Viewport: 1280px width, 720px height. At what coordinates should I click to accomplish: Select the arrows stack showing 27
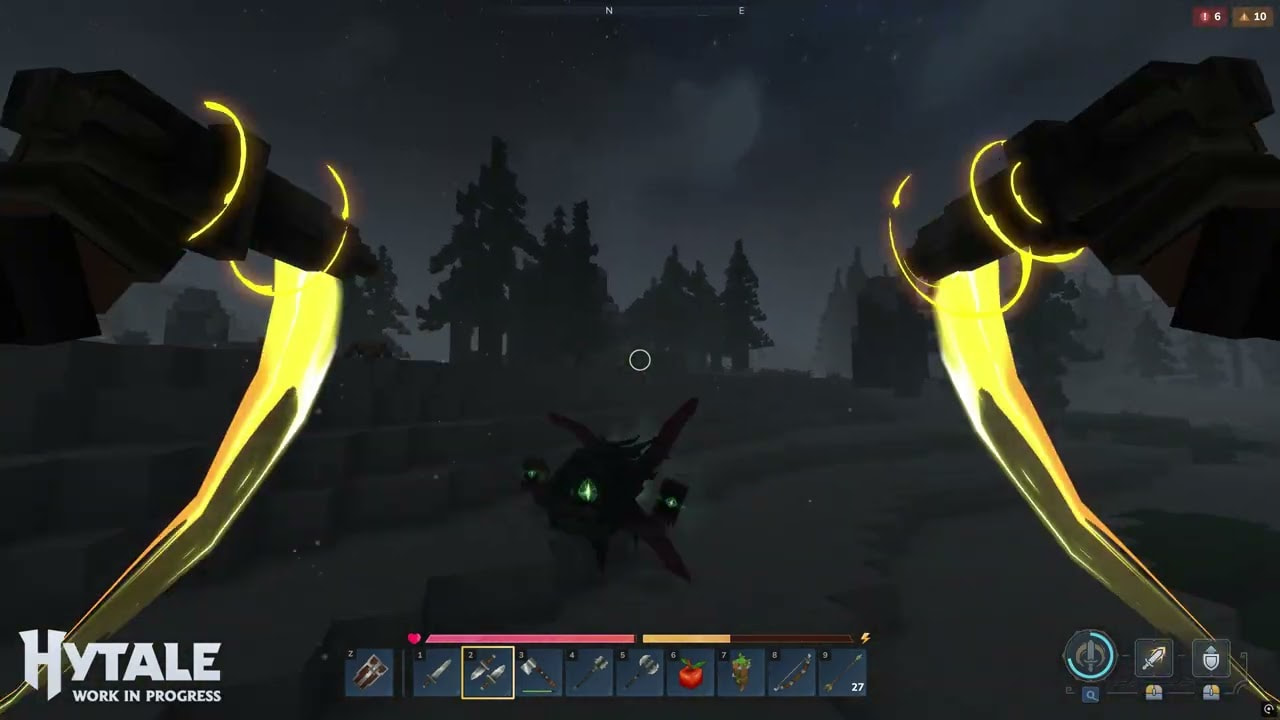[840, 672]
